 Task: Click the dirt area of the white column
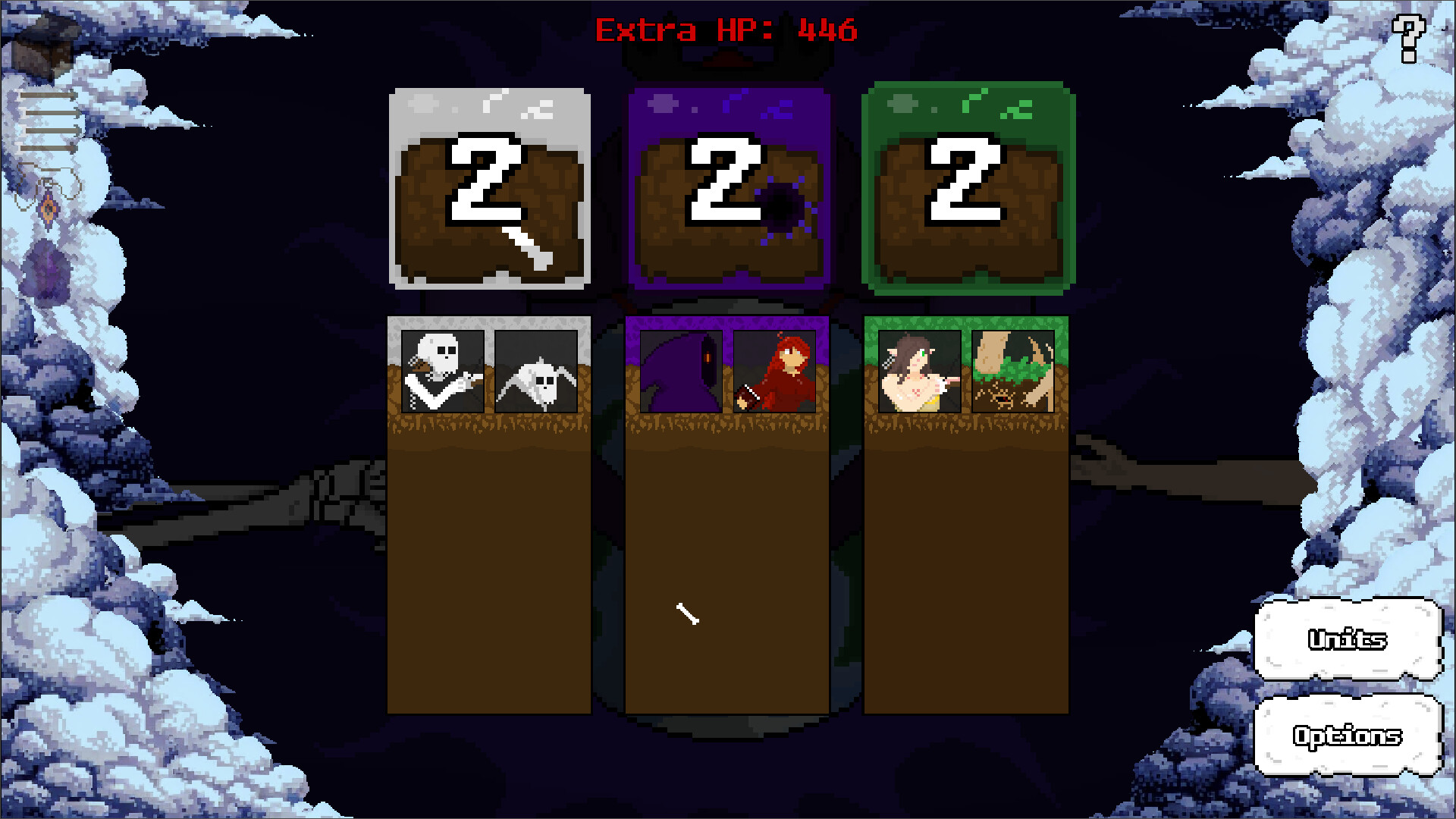click(x=489, y=569)
